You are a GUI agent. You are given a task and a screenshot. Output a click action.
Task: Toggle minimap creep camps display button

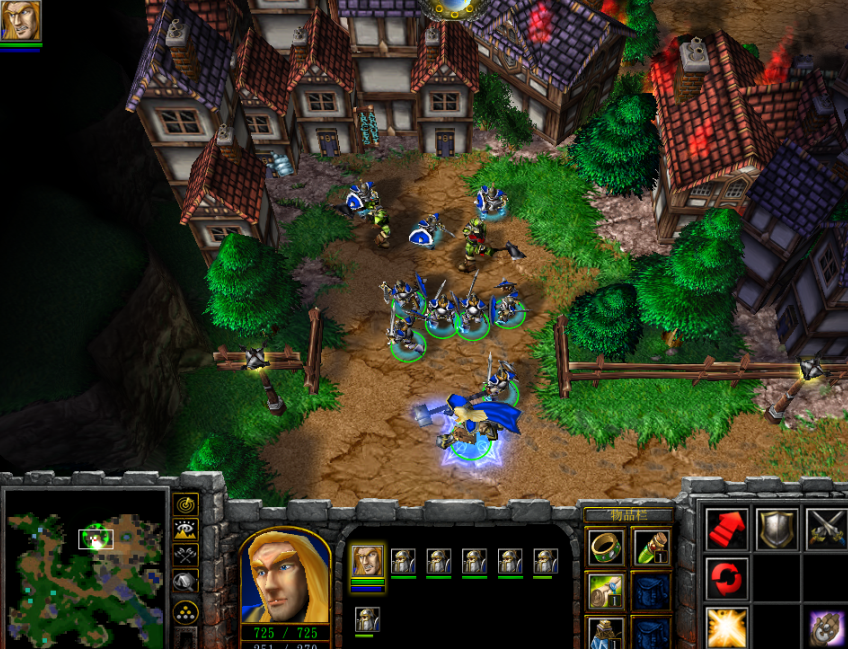[x=185, y=581]
